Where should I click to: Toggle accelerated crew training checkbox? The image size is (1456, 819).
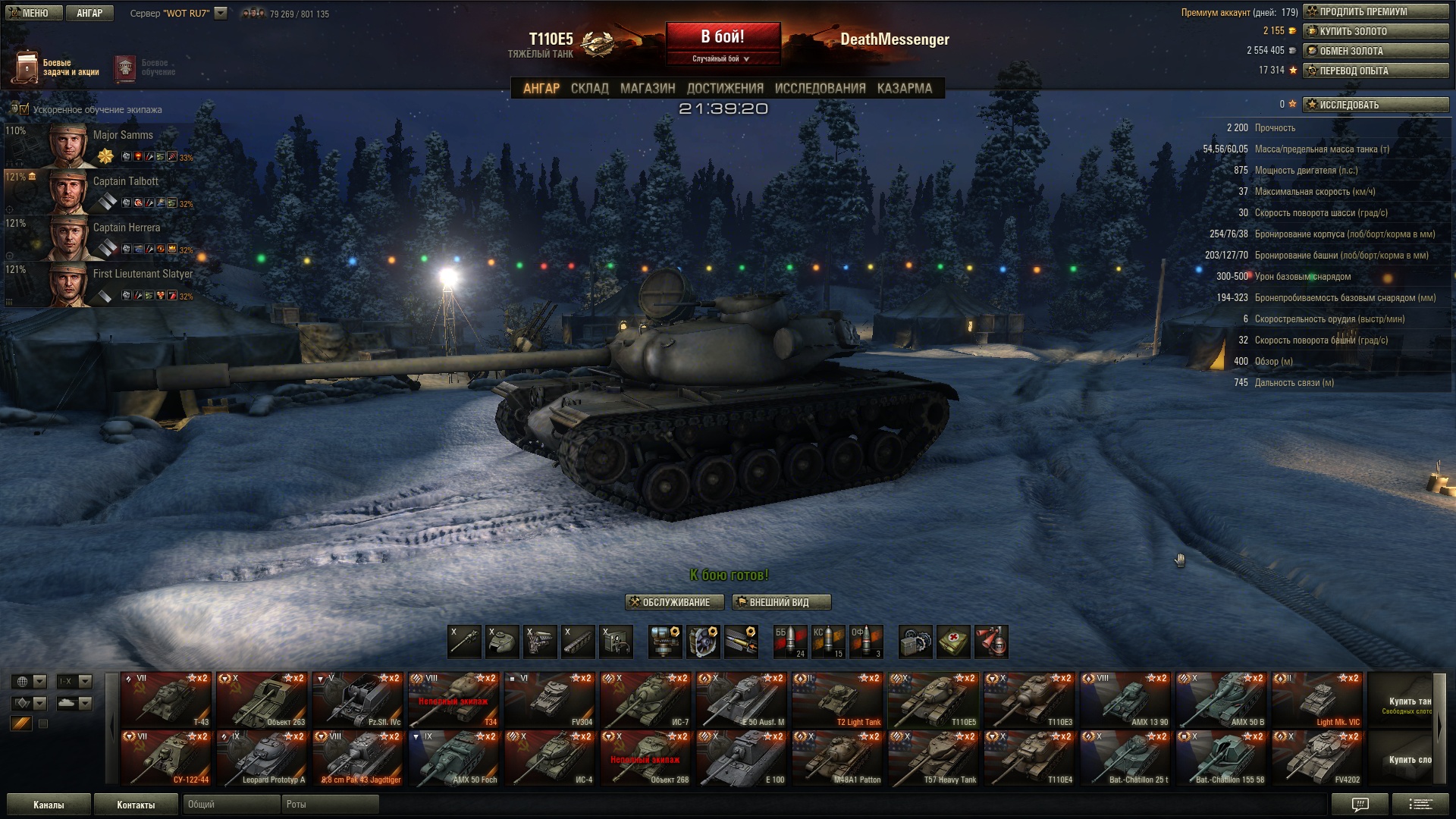(x=24, y=109)
